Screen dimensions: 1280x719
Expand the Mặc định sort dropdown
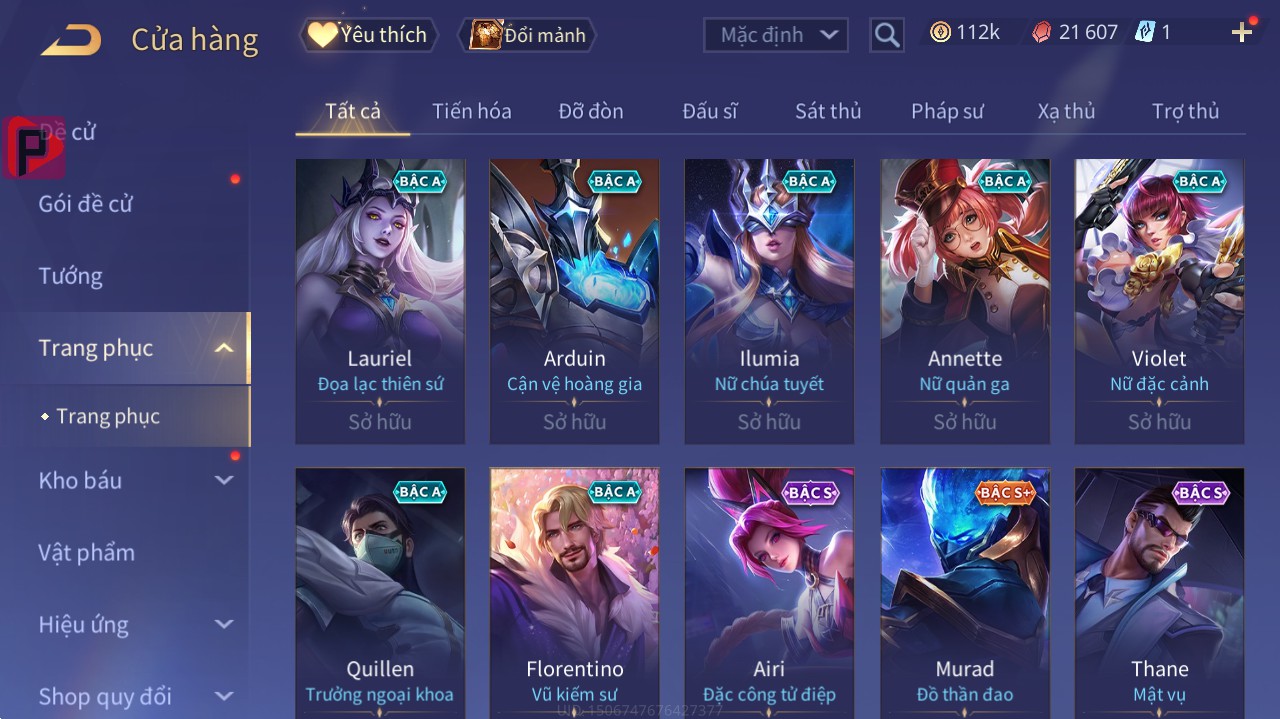pos(776,35)
